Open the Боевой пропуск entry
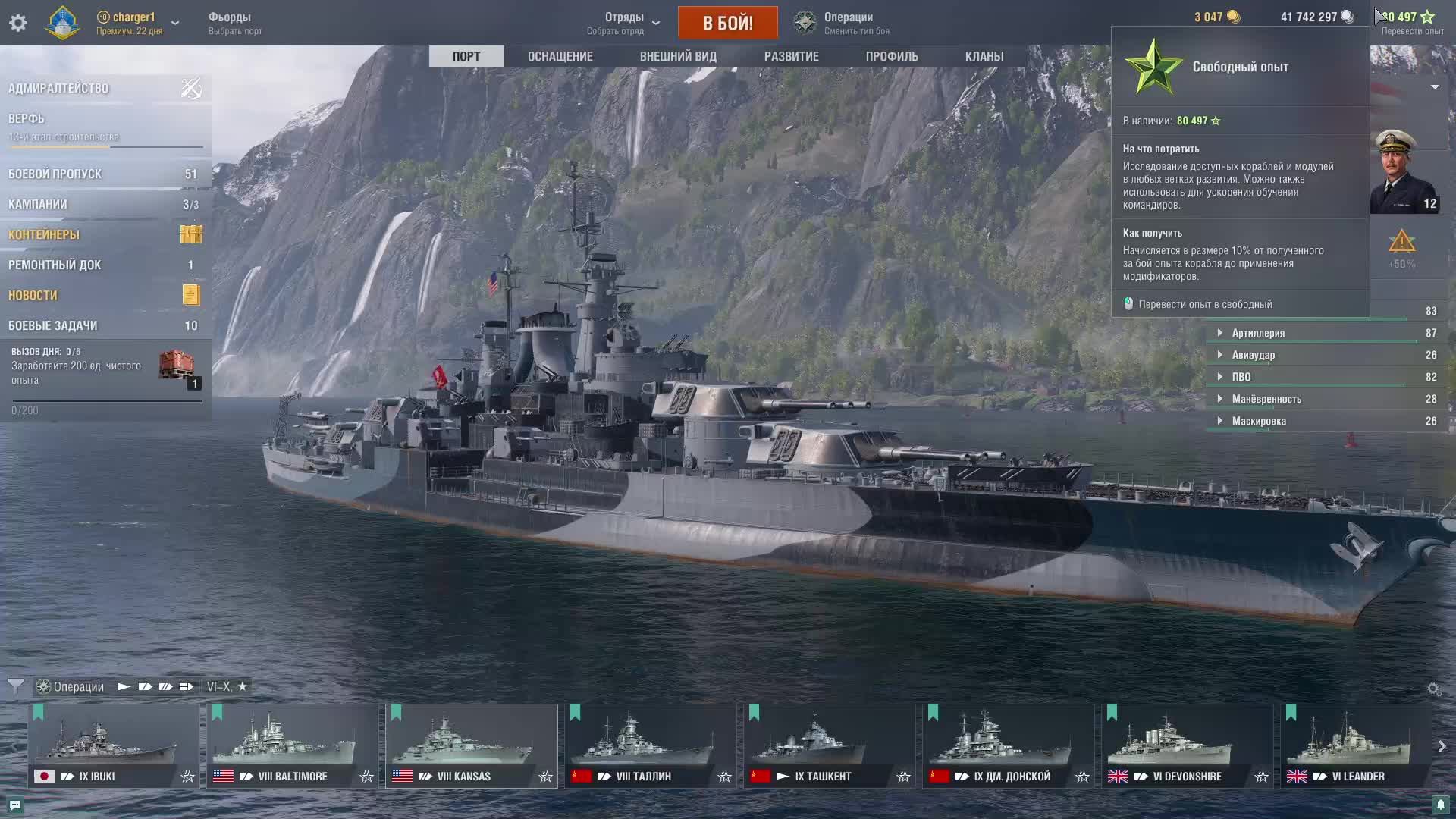Image resolution: width=1456 pixels, height=819 pixels. pyautogui.click(x=55, y=174)
